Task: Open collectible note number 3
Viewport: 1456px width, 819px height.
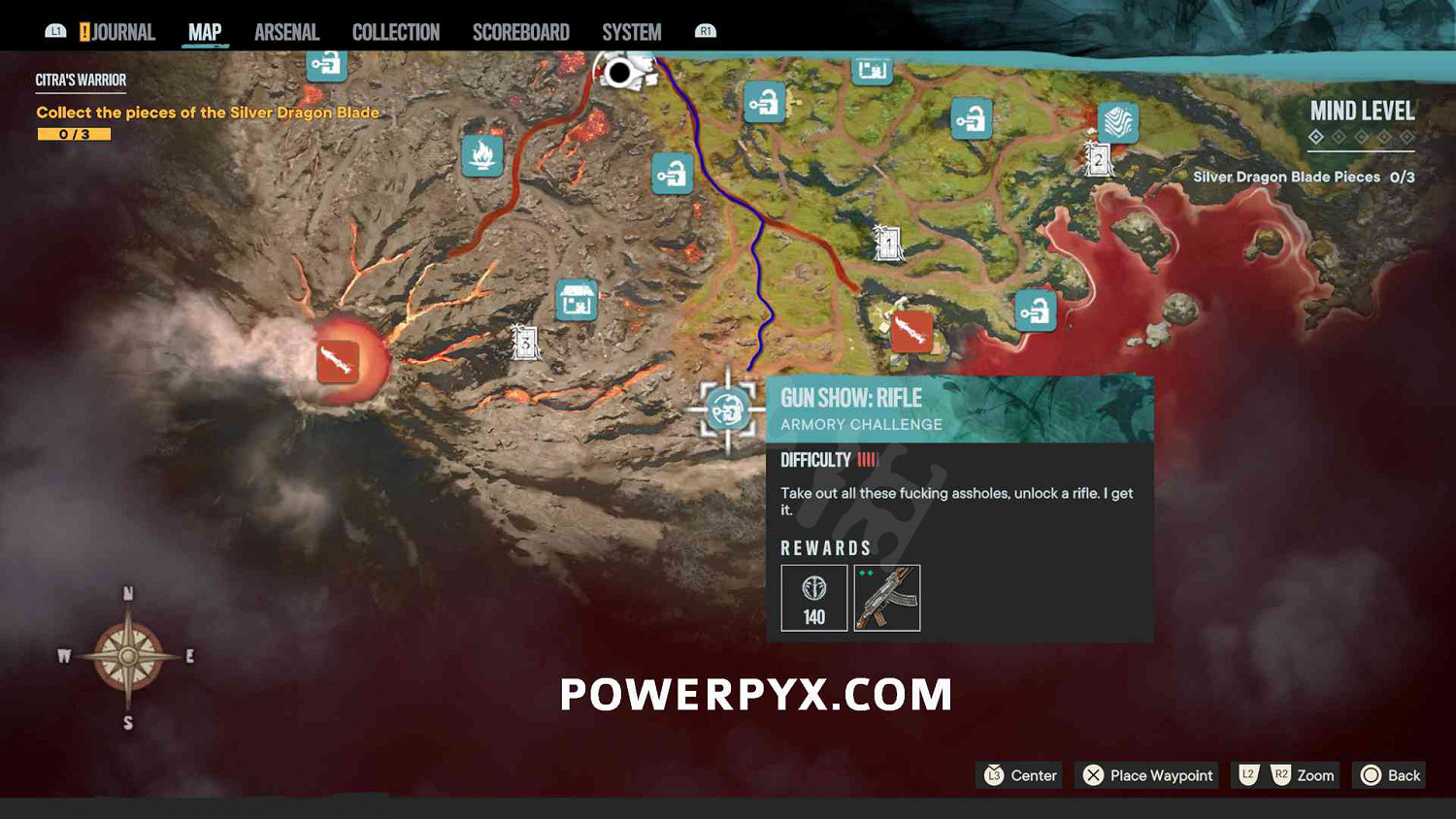Action: tap(524, 341)
